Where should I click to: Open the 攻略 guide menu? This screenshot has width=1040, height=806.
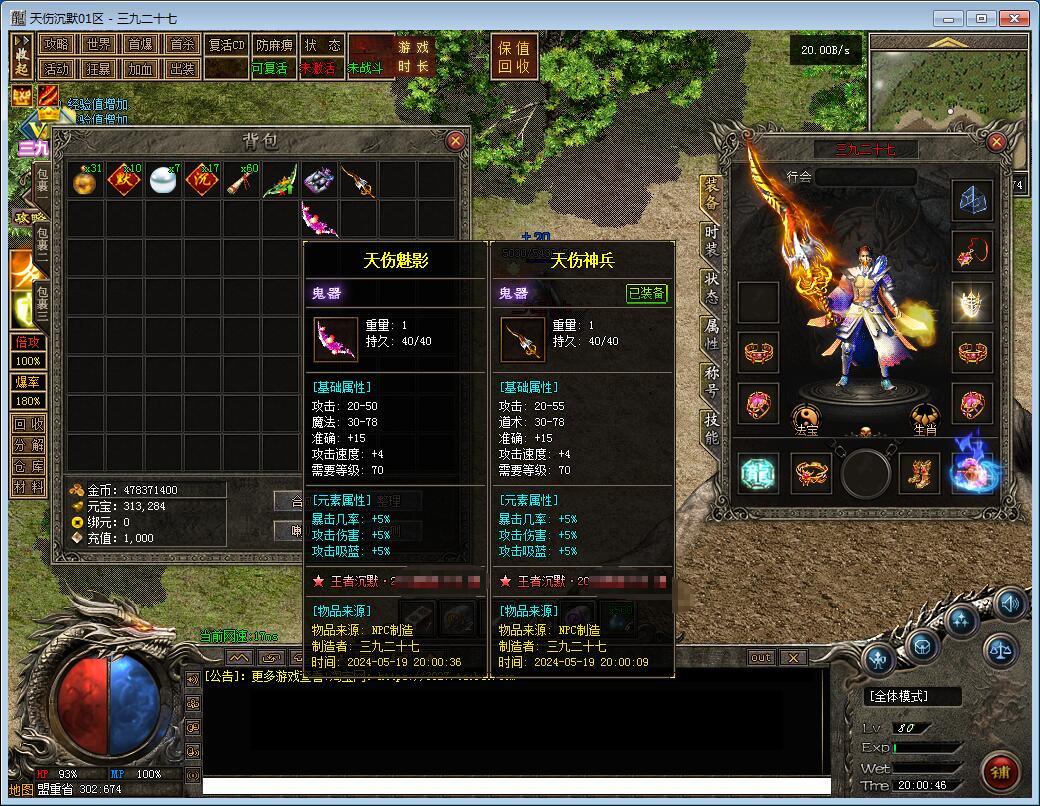56,45
